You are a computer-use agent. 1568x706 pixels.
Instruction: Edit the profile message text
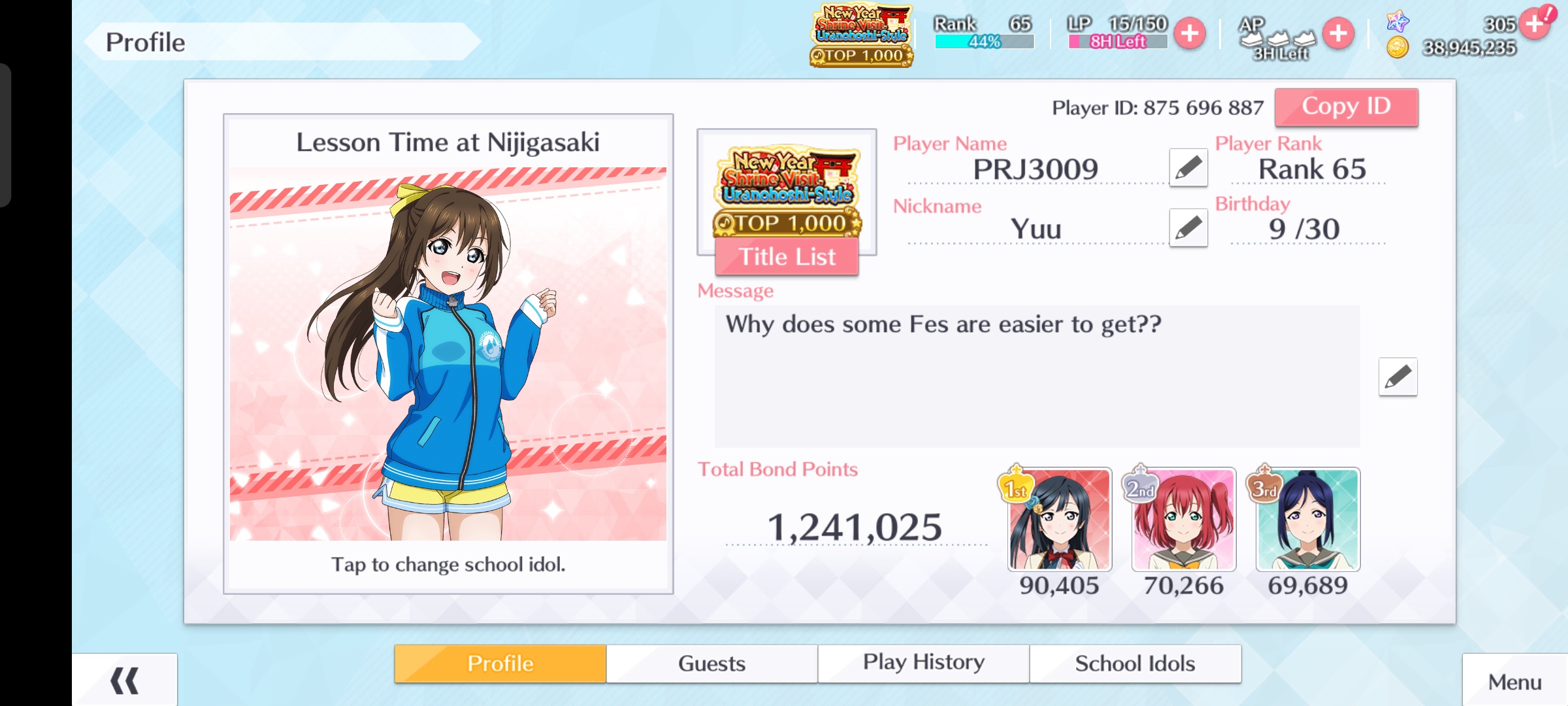click(x=1397, y=377)
